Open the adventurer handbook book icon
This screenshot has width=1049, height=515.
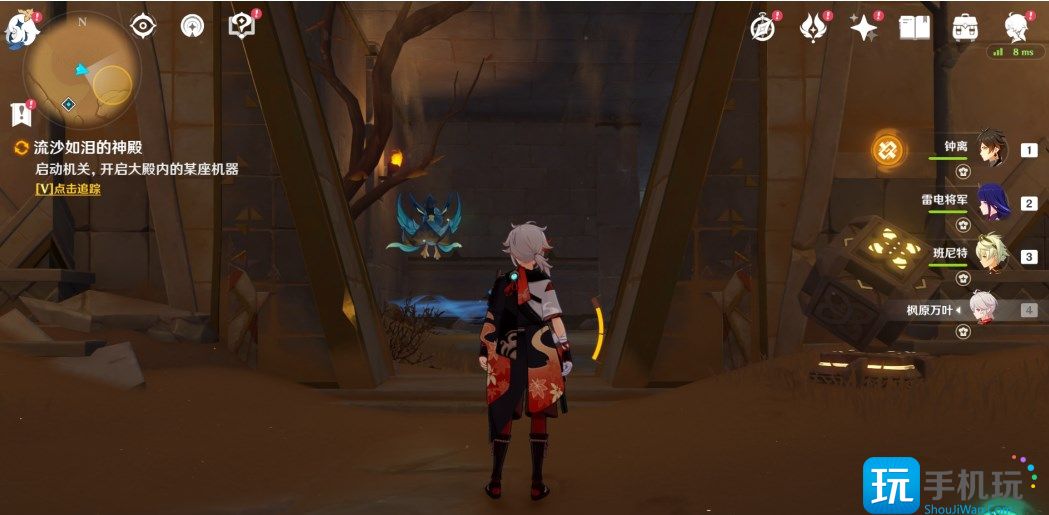(x=914, y=27)
